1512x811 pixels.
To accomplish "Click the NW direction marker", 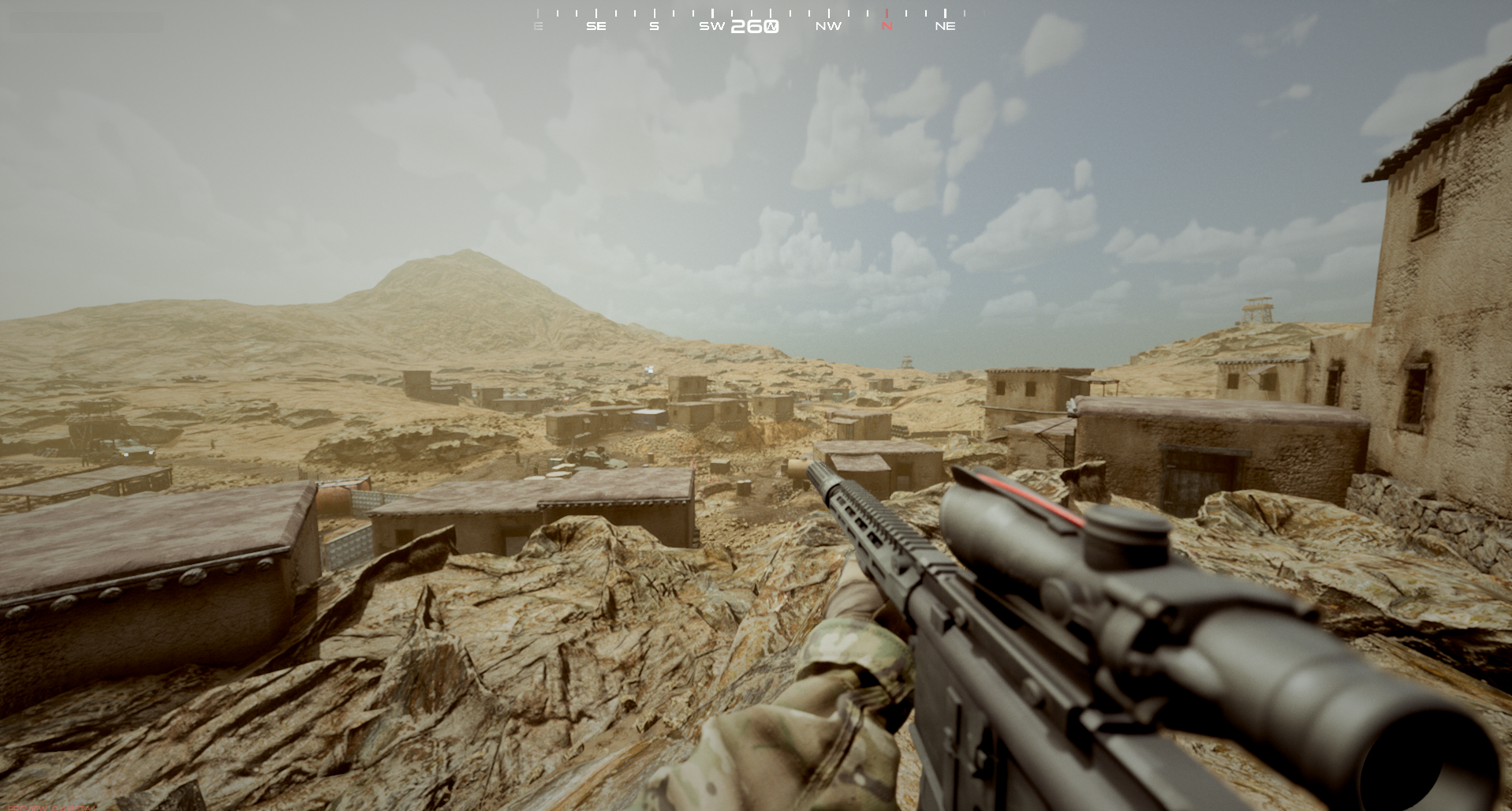I will [x=829, y=25].
